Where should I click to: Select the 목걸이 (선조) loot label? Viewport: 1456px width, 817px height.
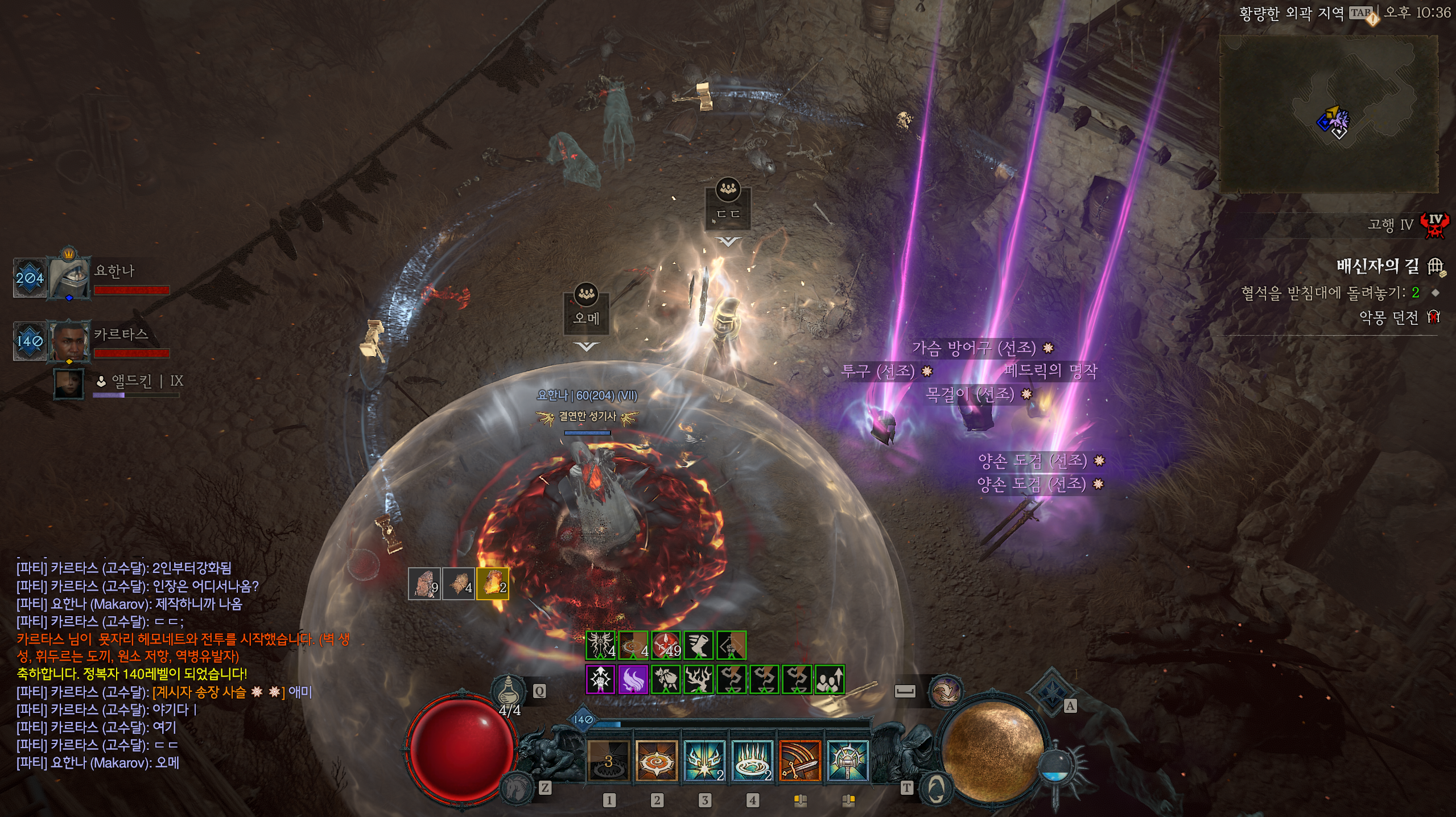point(970,394)
